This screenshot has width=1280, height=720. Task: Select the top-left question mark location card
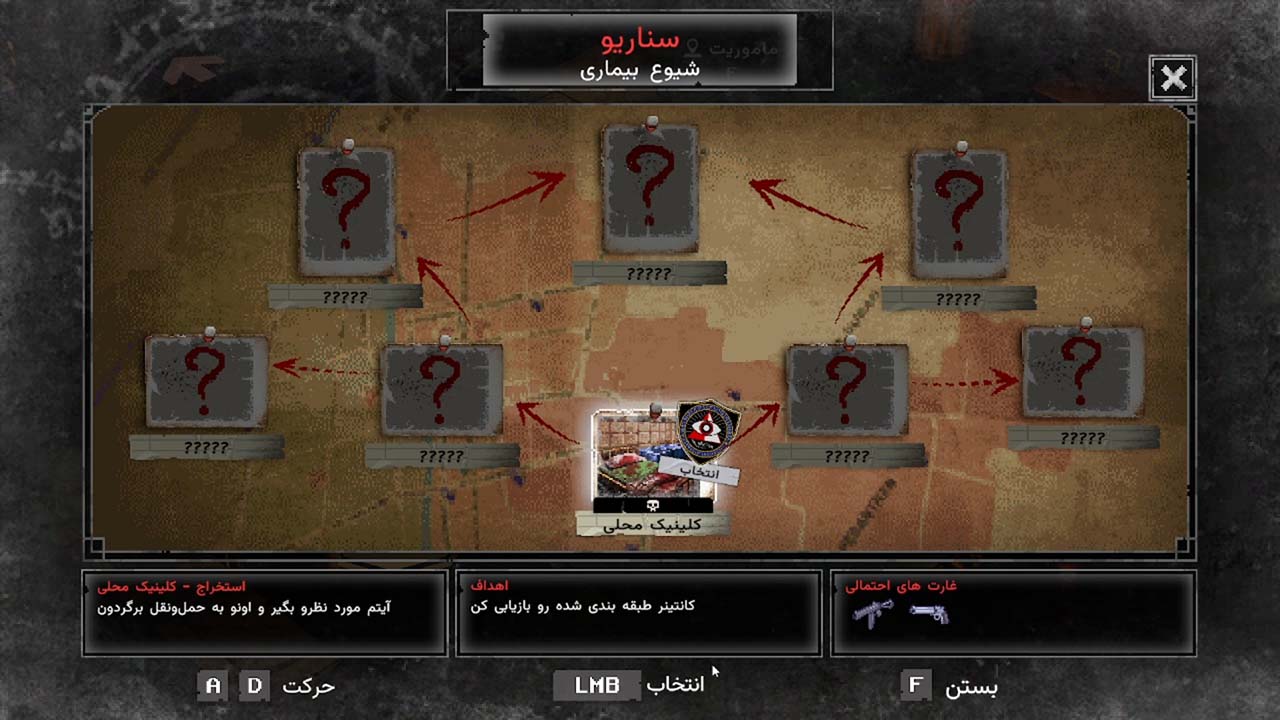(345, 212)
